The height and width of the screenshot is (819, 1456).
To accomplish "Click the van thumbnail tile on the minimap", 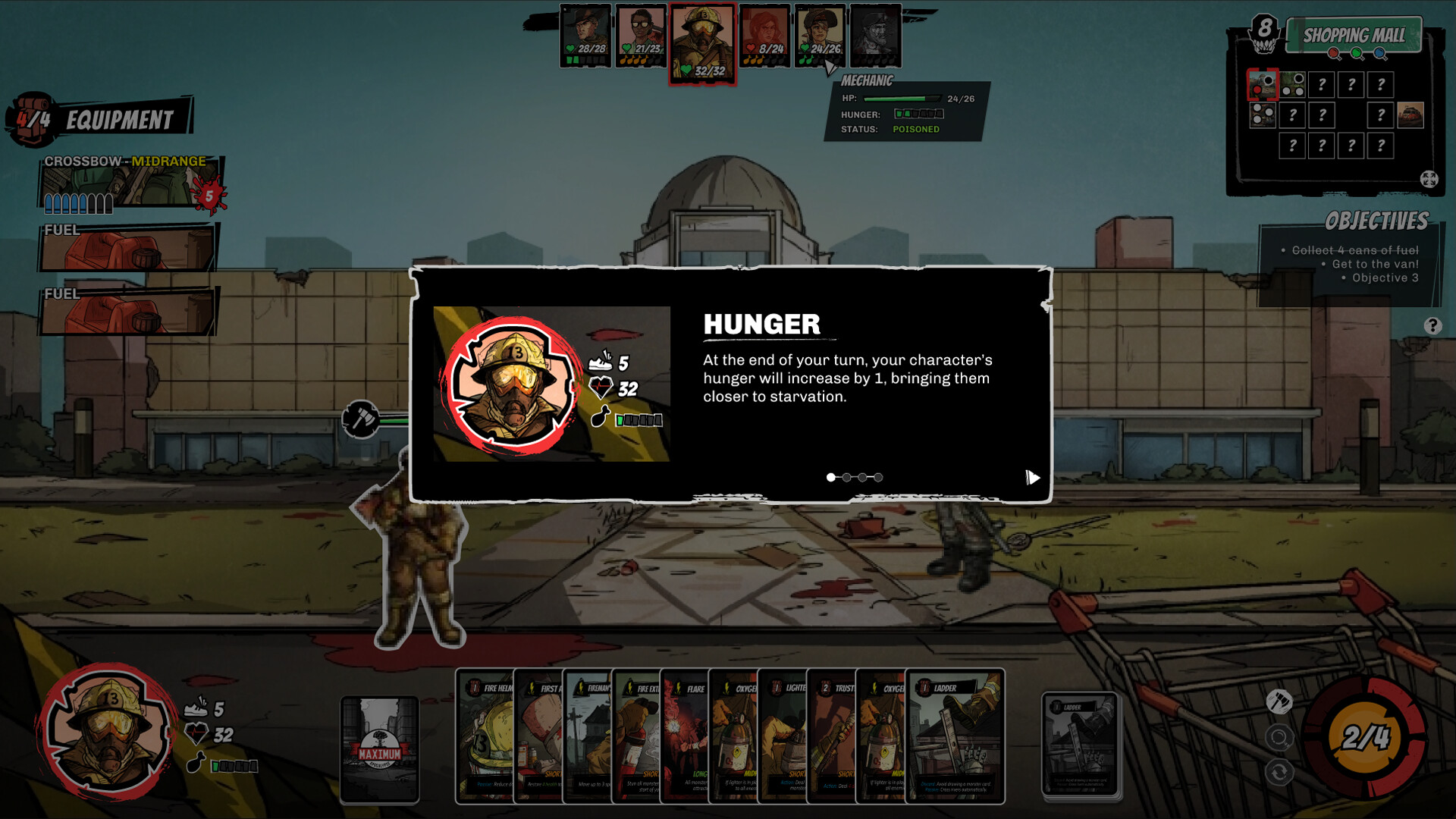I will coord(1410,115).
